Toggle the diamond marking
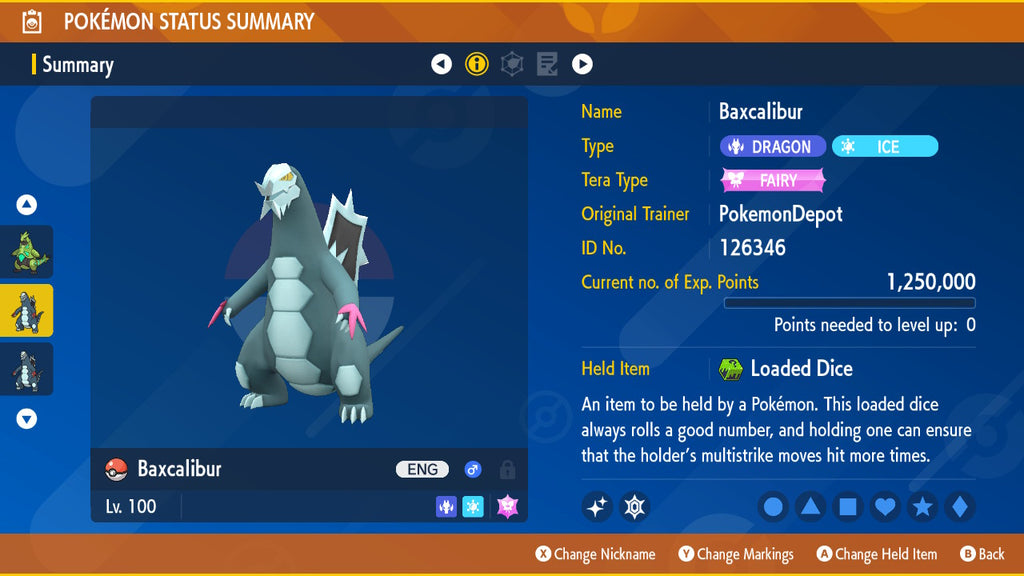This screenshot has width=1024, height=576. pyautogui.click(x=959, y=507)
